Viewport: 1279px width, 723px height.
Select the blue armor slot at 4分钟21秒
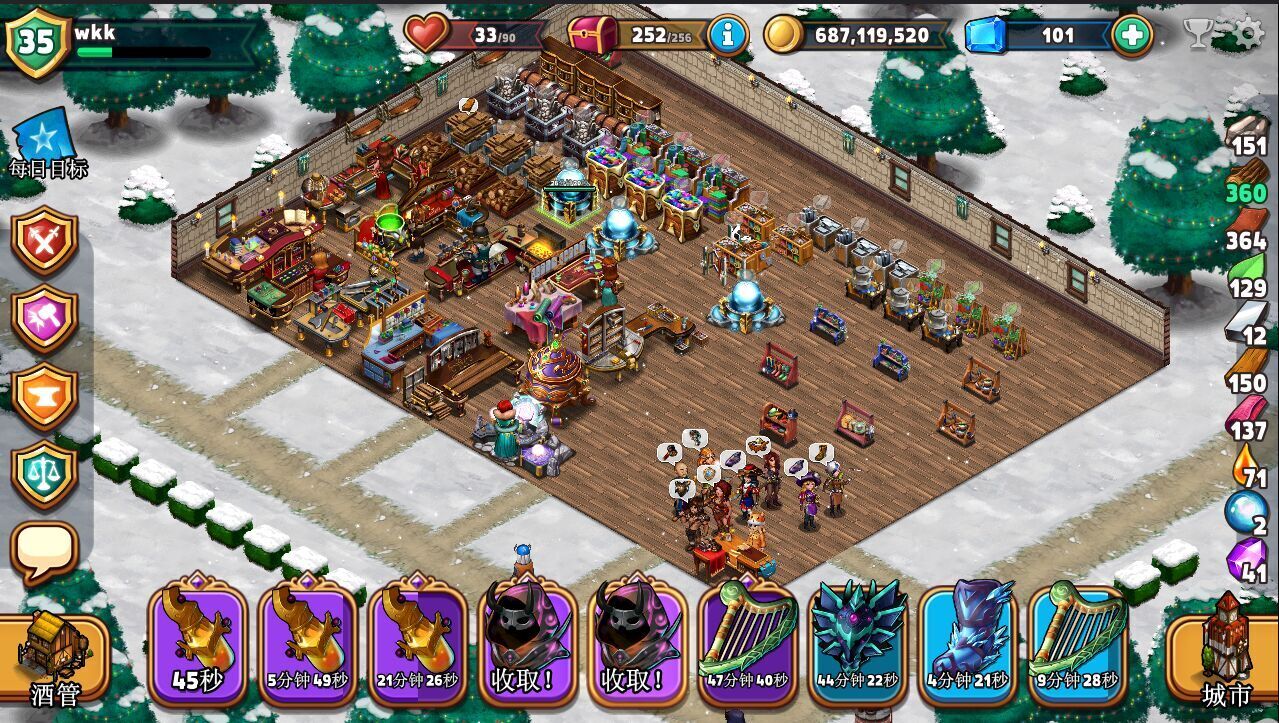tap(968, 642)
